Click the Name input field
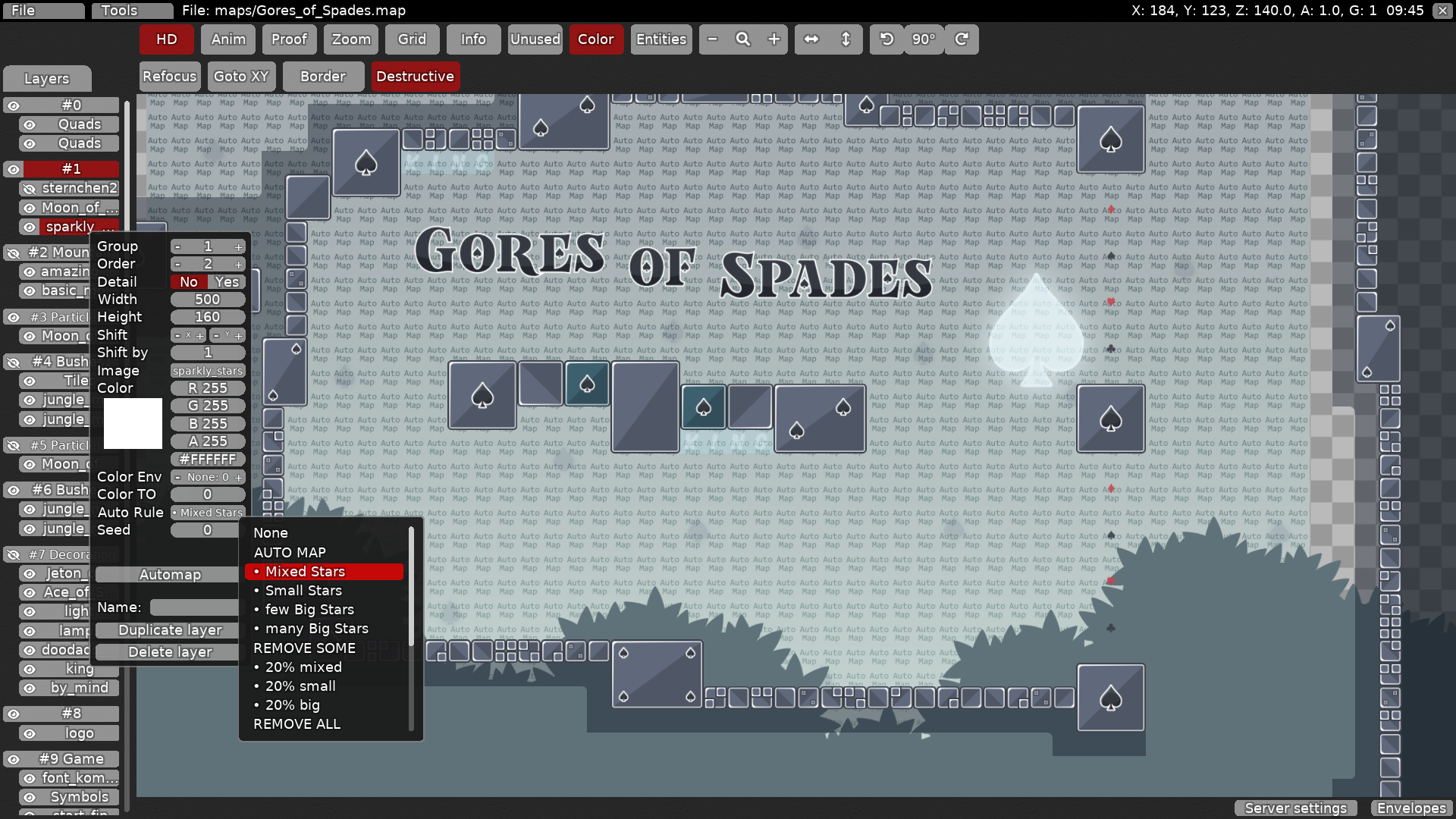Screen dimensions: 1456x819 [x=194, y=607]
